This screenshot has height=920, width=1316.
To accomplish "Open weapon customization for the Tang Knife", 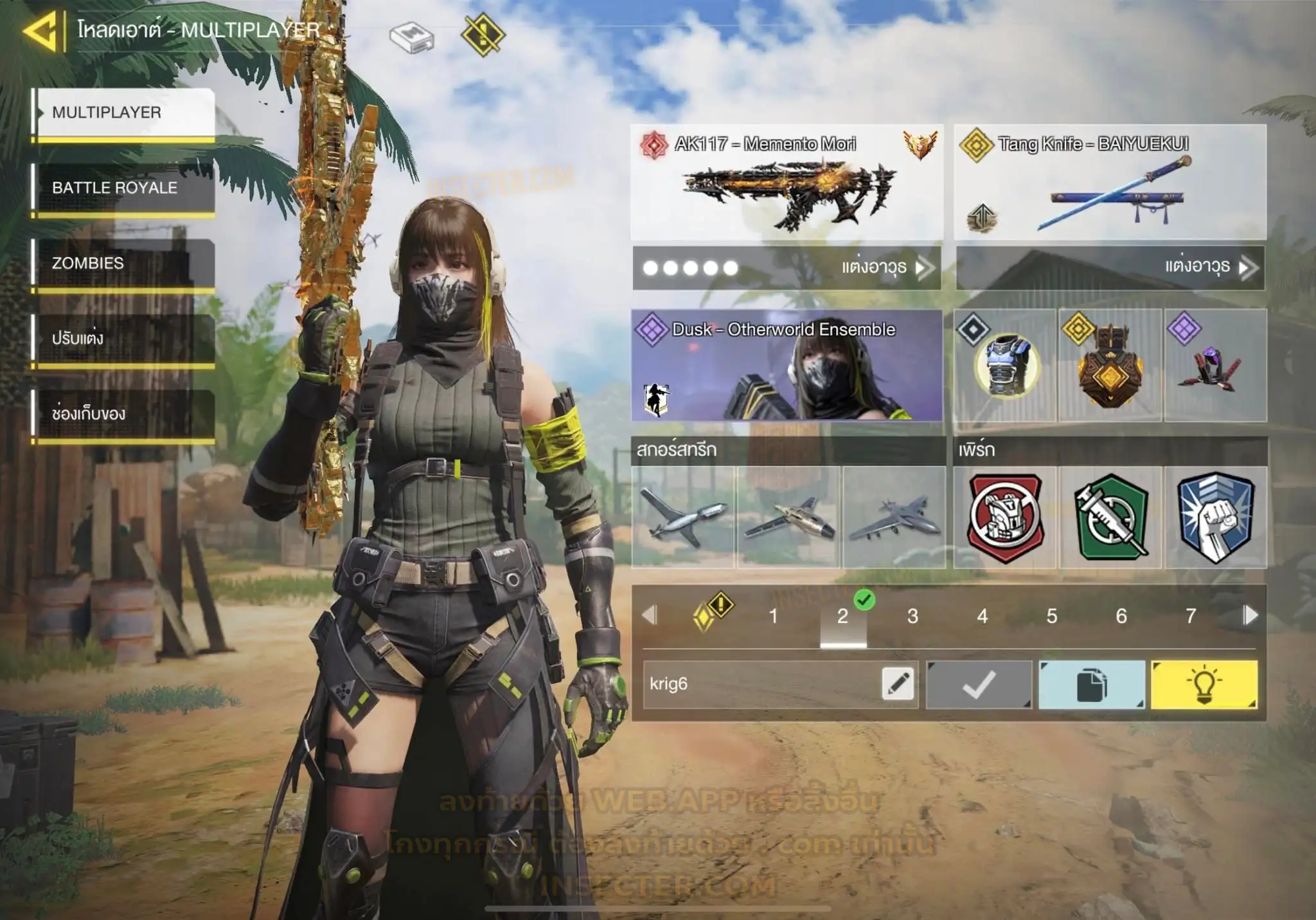I will point(1110,267).
